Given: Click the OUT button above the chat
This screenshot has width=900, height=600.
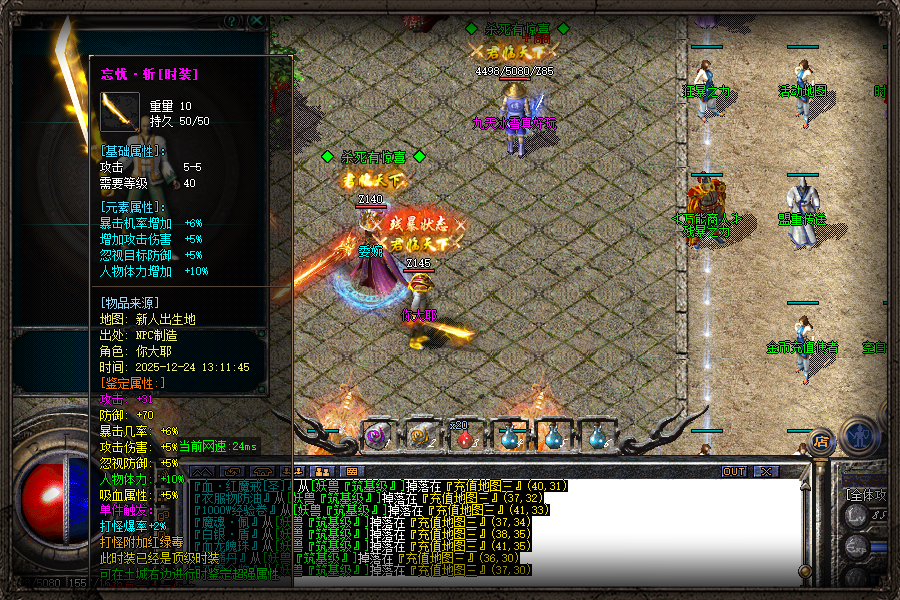Looking at the screenshot, I should pos(735,471).
